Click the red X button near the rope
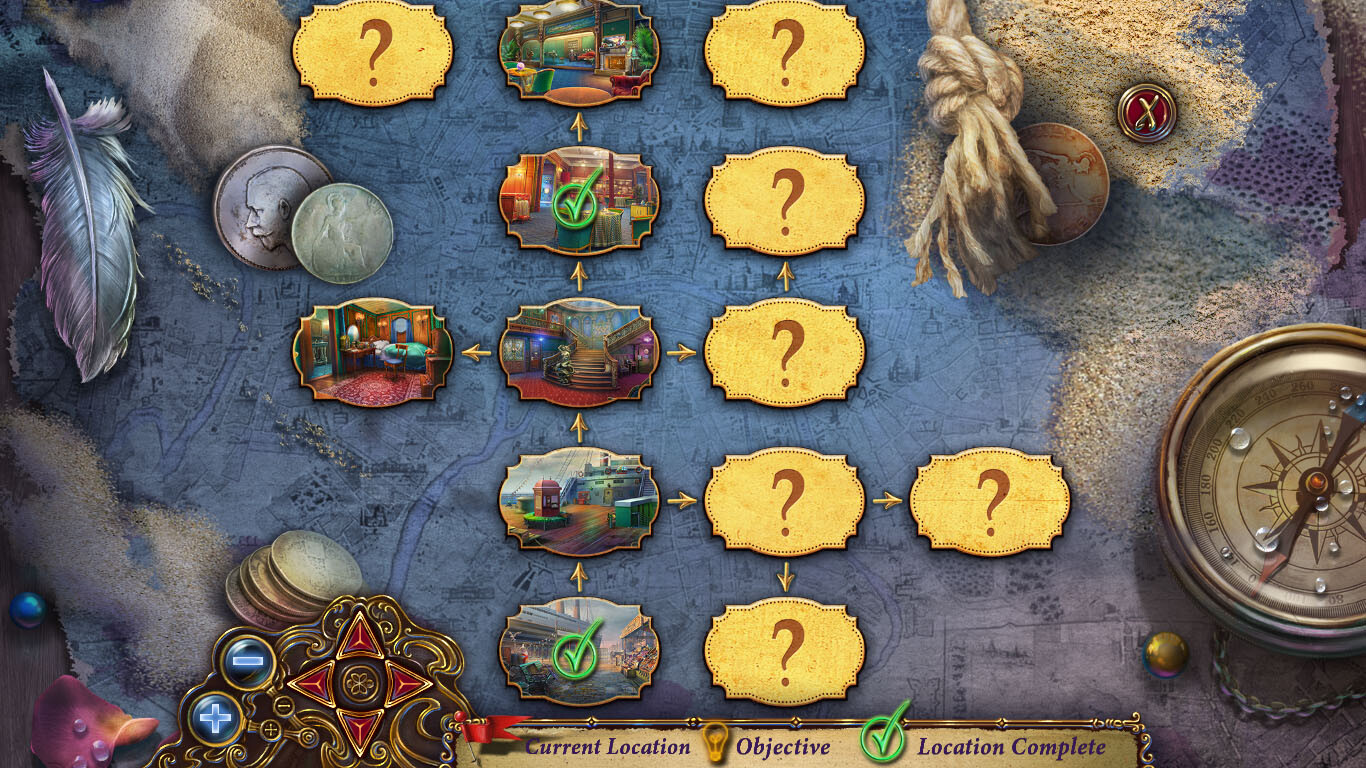 tap(1145, 113)
